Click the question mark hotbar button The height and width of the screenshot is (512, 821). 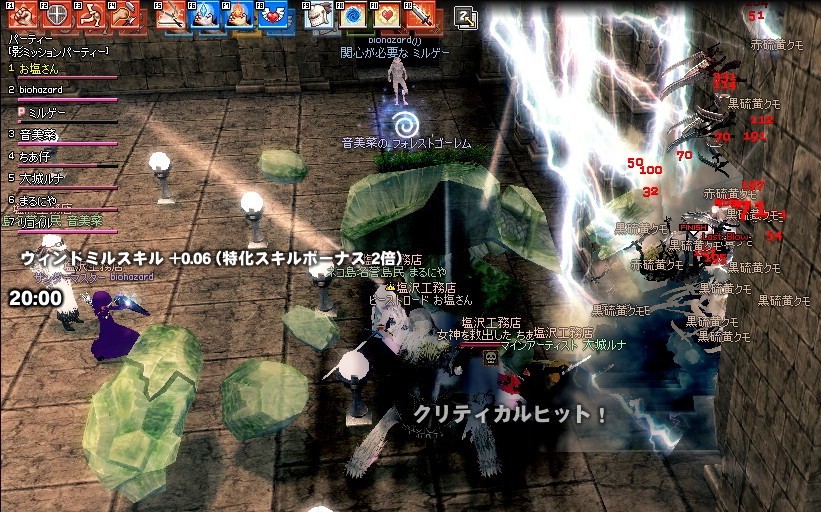pyautogui.click(x=465, y=16)
